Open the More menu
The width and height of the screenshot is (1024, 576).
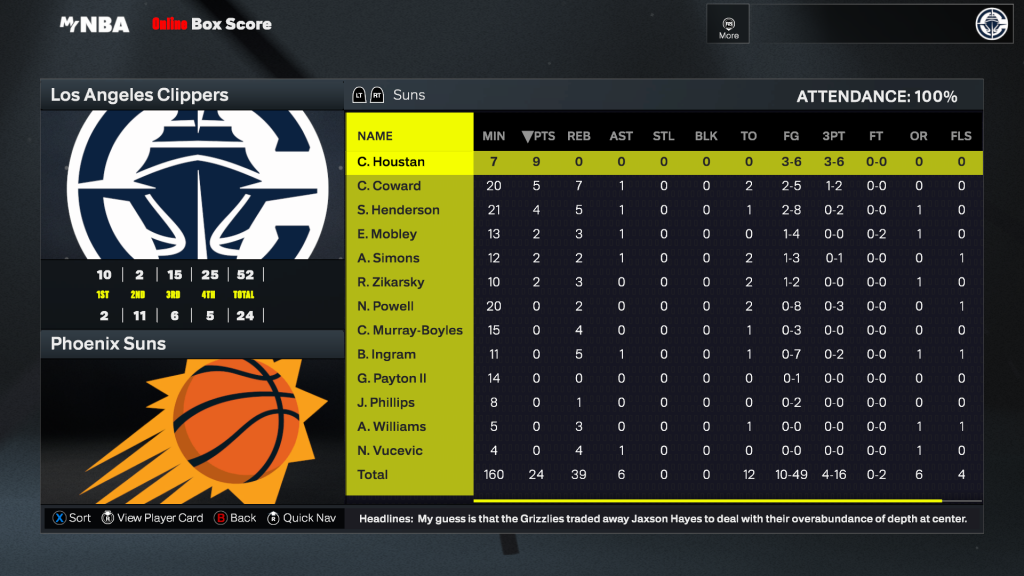tap(729, 27)
